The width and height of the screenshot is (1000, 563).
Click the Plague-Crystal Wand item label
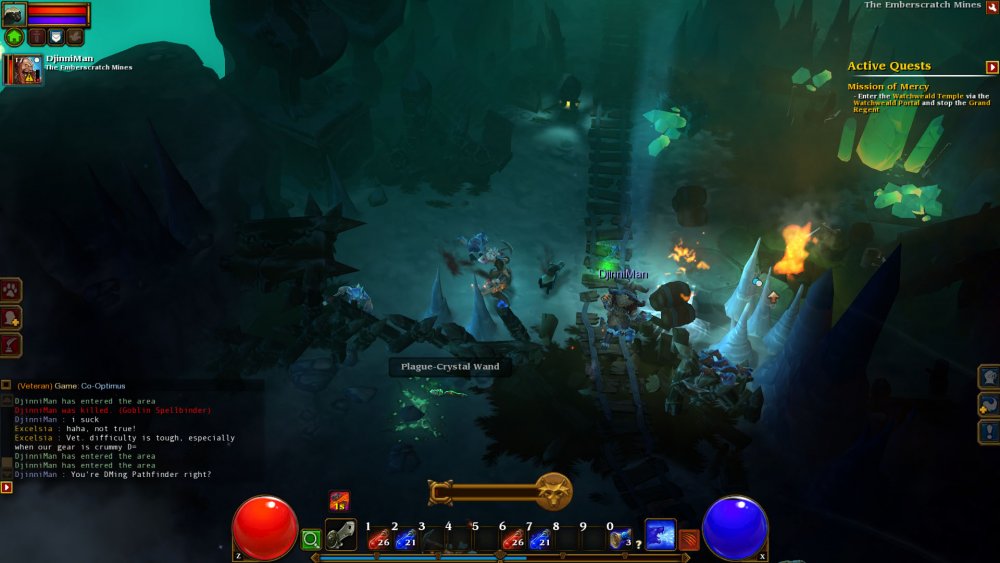coord(450,367)
